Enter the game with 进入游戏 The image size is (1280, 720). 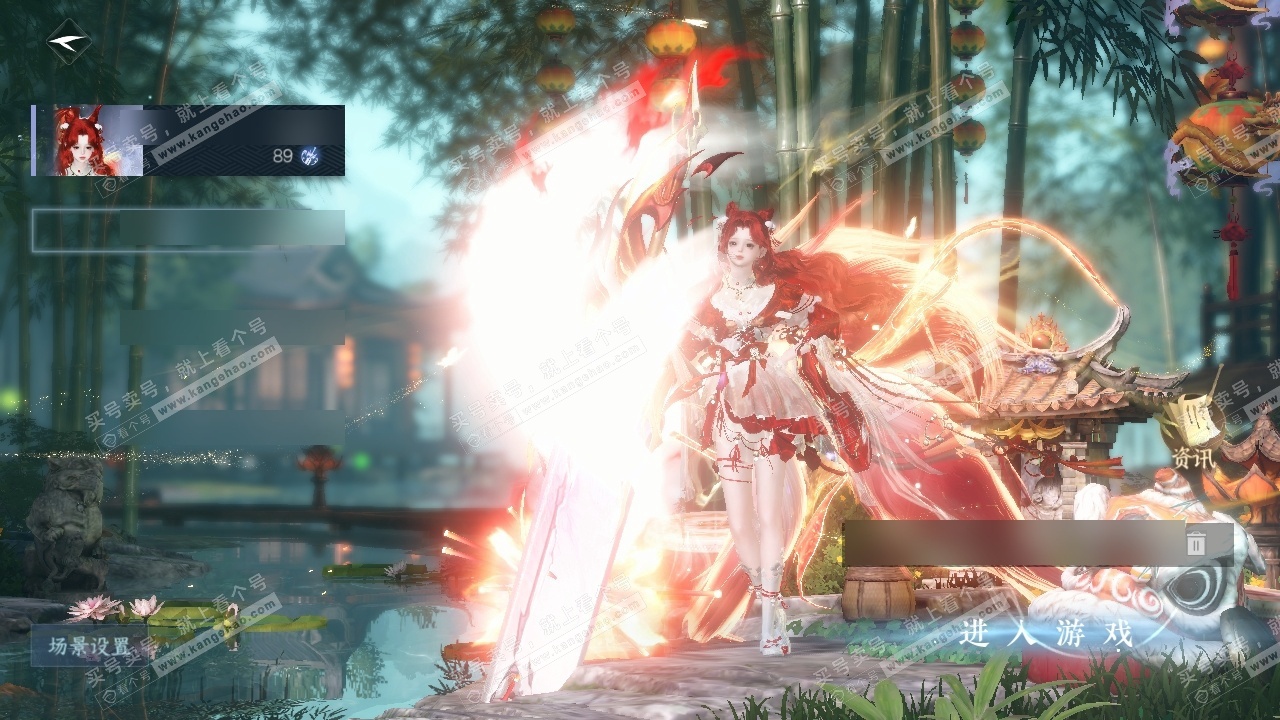coord(1046,634)
